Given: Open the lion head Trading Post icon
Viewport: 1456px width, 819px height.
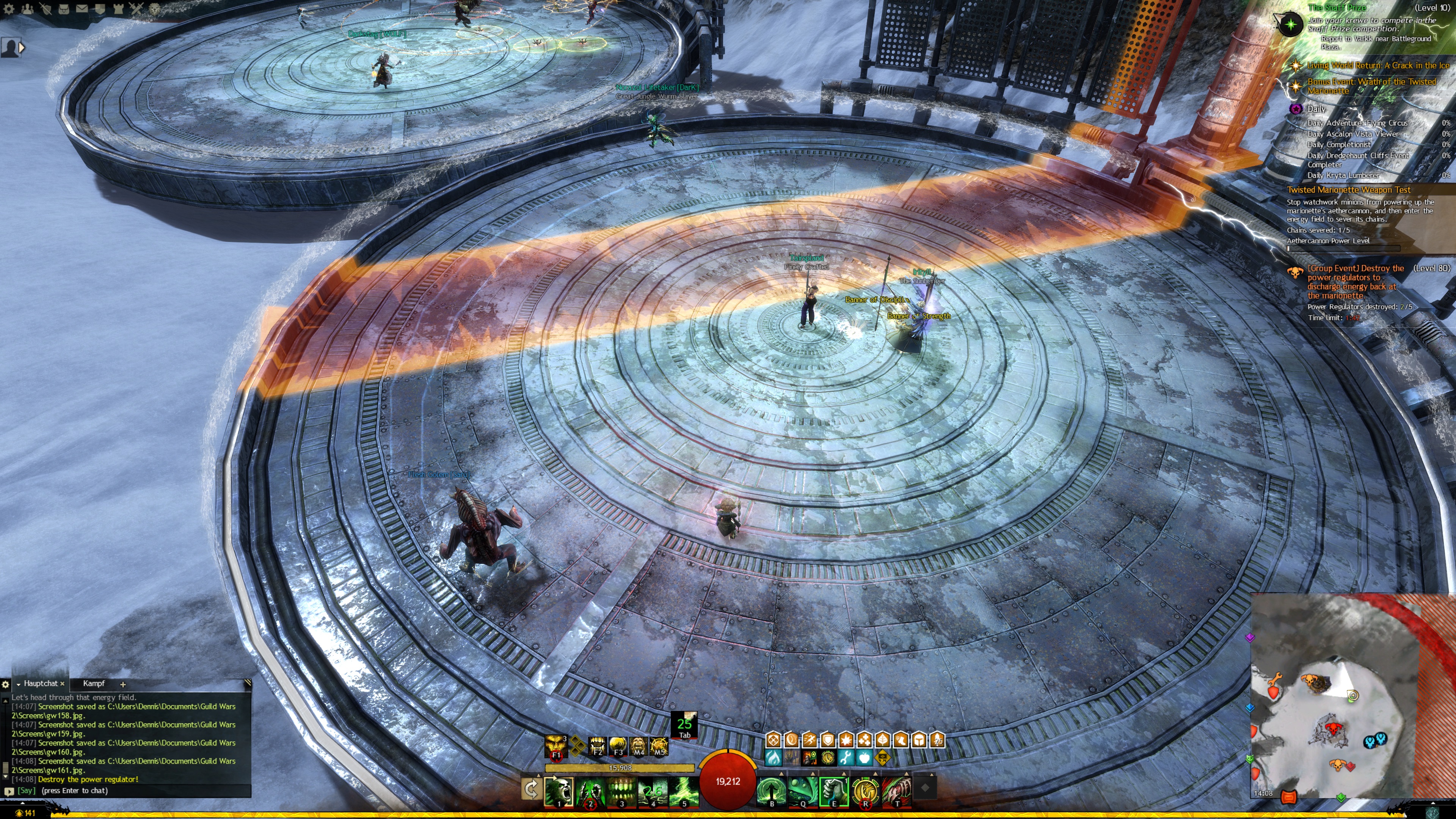Looking at the screenshot, I should click(x=154, y=8).
